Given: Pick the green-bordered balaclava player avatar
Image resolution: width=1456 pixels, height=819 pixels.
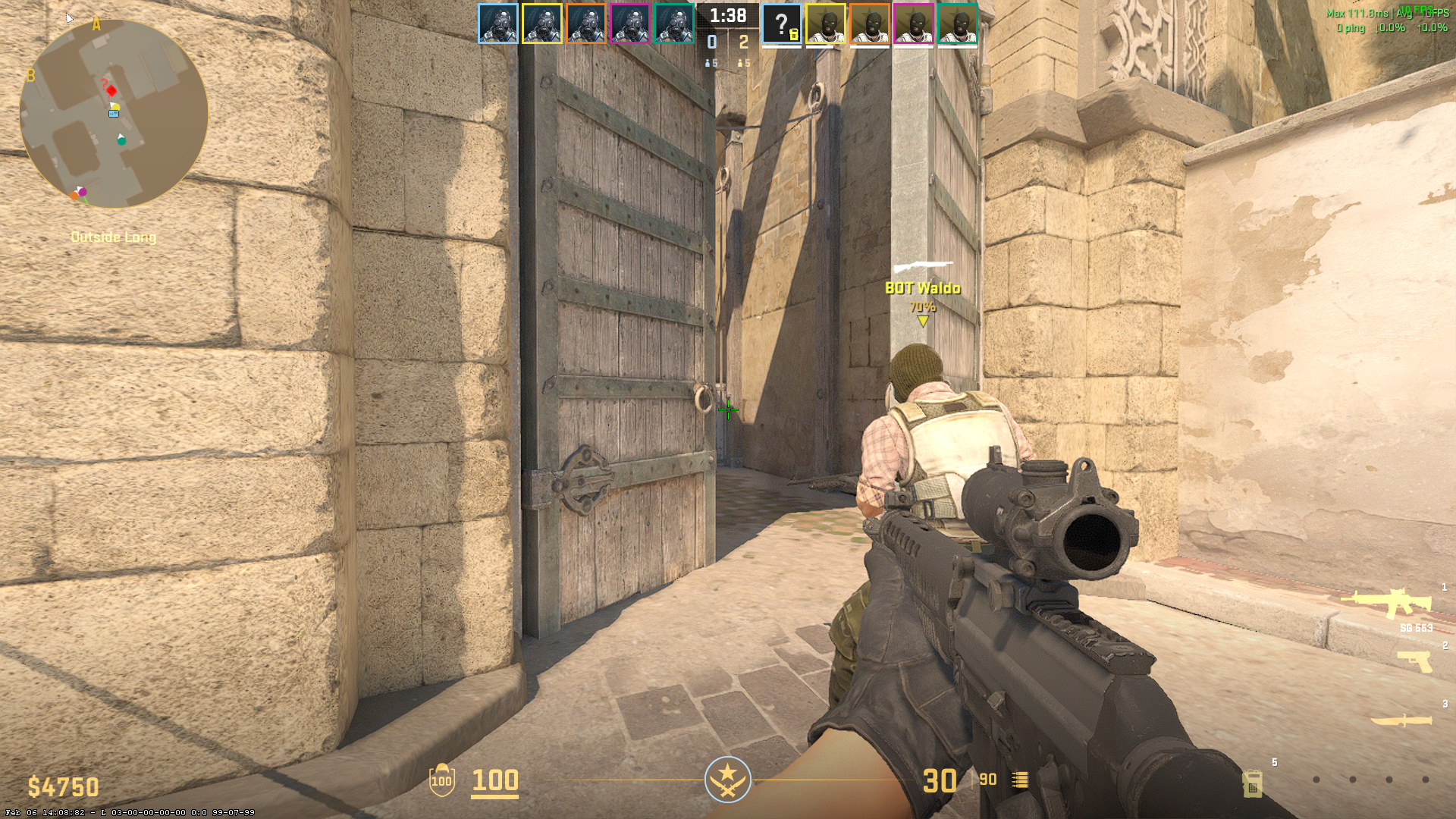Looking at the screenshot, I should (958, 24).
